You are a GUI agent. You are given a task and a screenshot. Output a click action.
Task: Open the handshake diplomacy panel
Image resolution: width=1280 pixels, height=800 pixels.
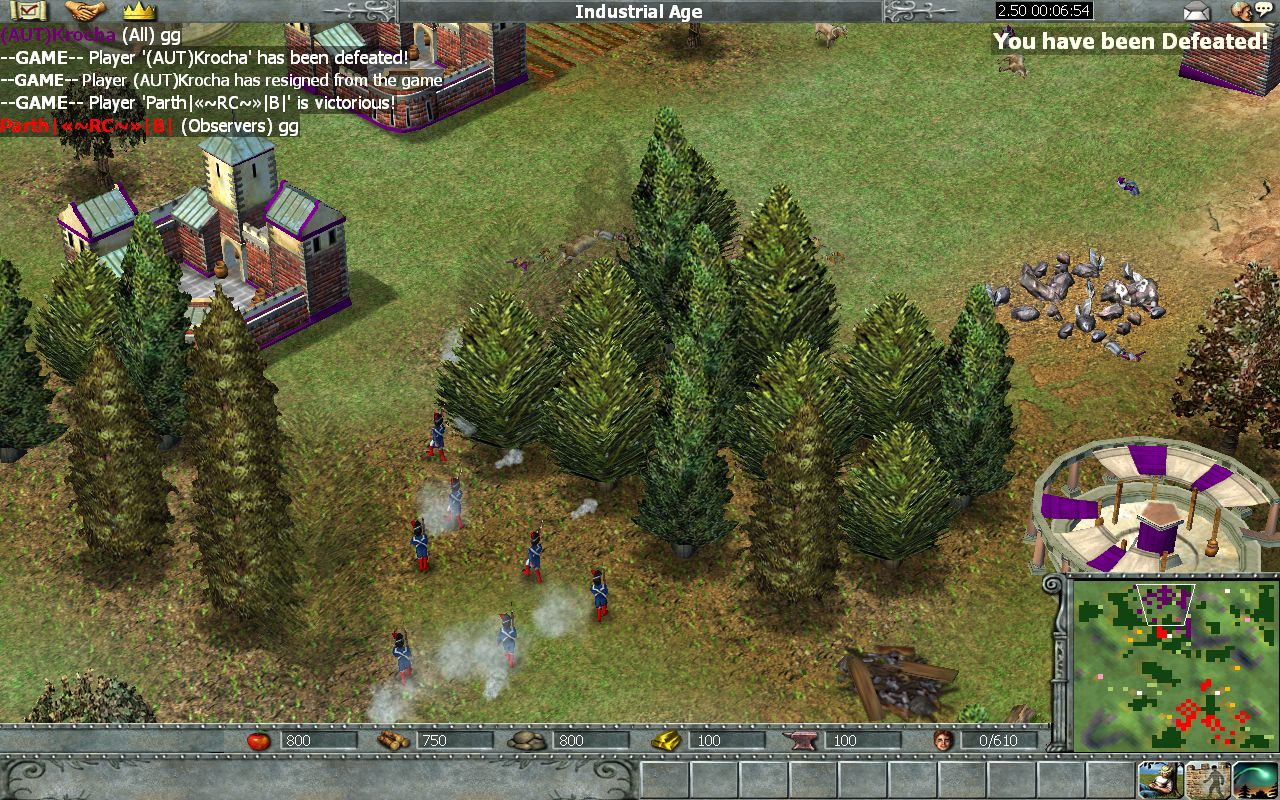tap(86, 11)
